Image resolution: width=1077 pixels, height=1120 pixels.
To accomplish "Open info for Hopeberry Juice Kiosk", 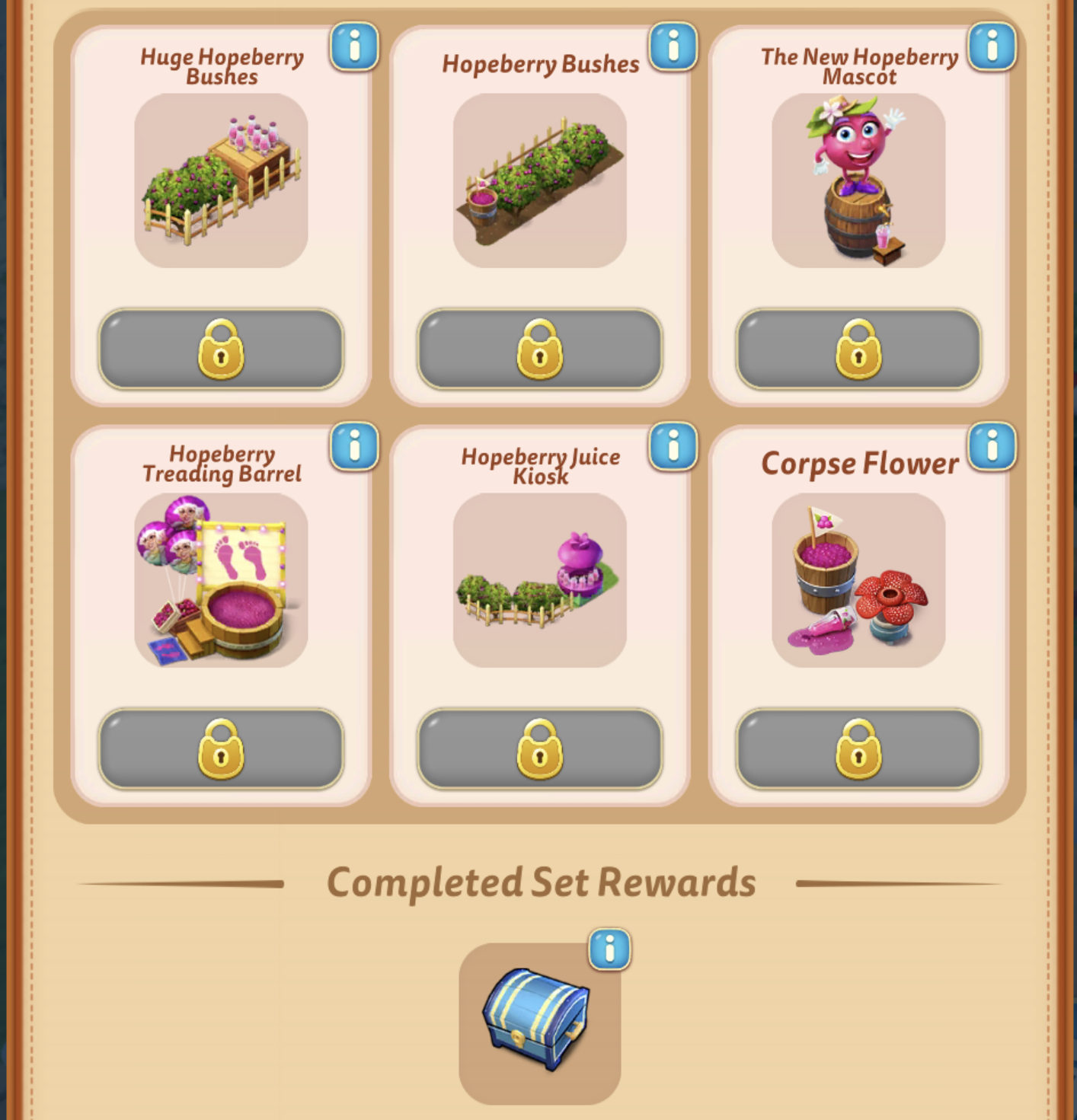I will click(673, 449).
